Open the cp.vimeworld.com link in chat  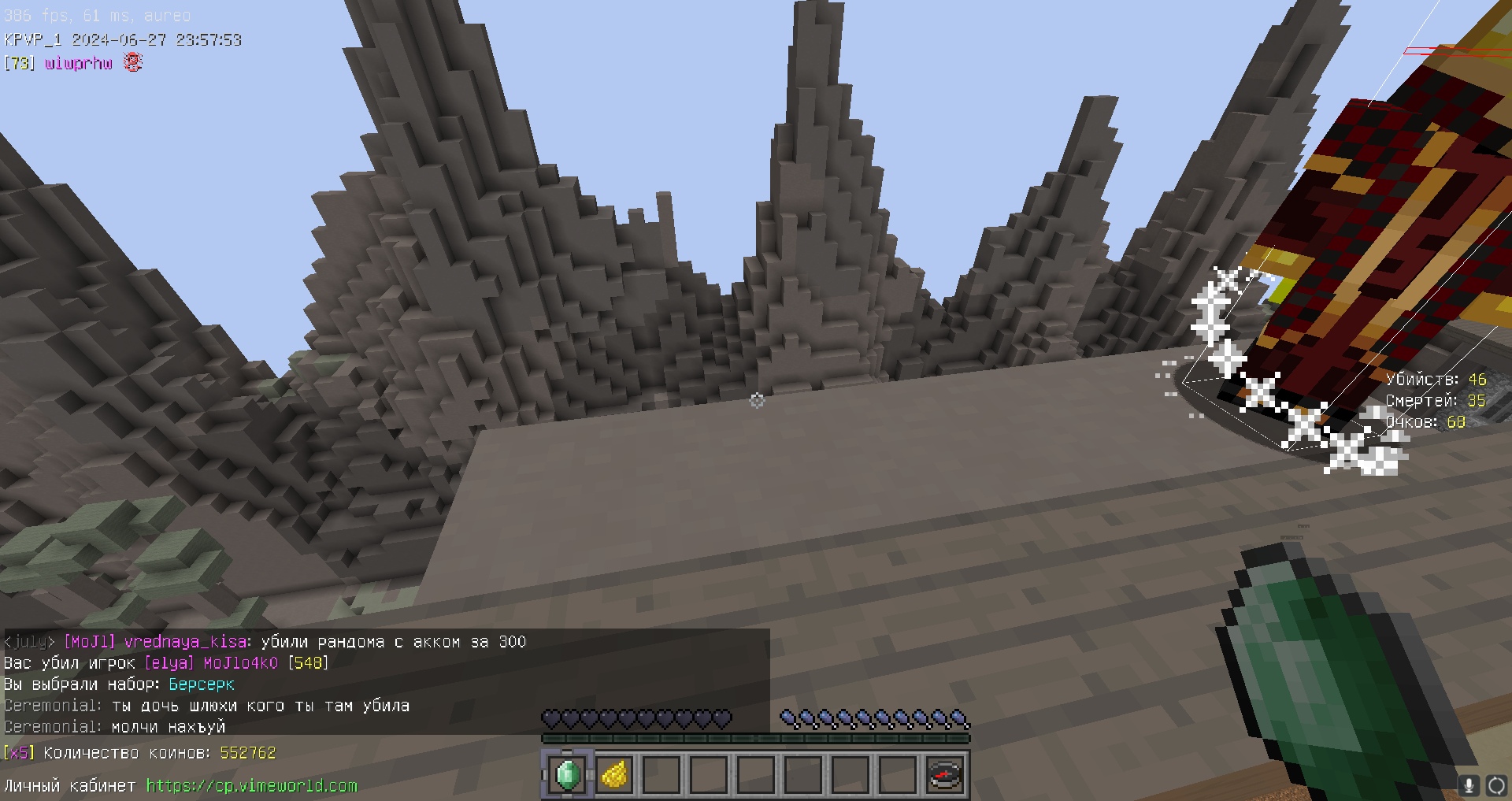click(x=251, y=785)
